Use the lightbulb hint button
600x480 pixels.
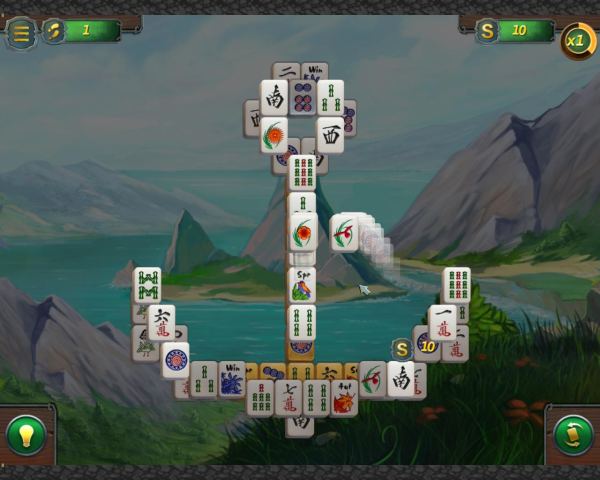(x=26, y=435)
